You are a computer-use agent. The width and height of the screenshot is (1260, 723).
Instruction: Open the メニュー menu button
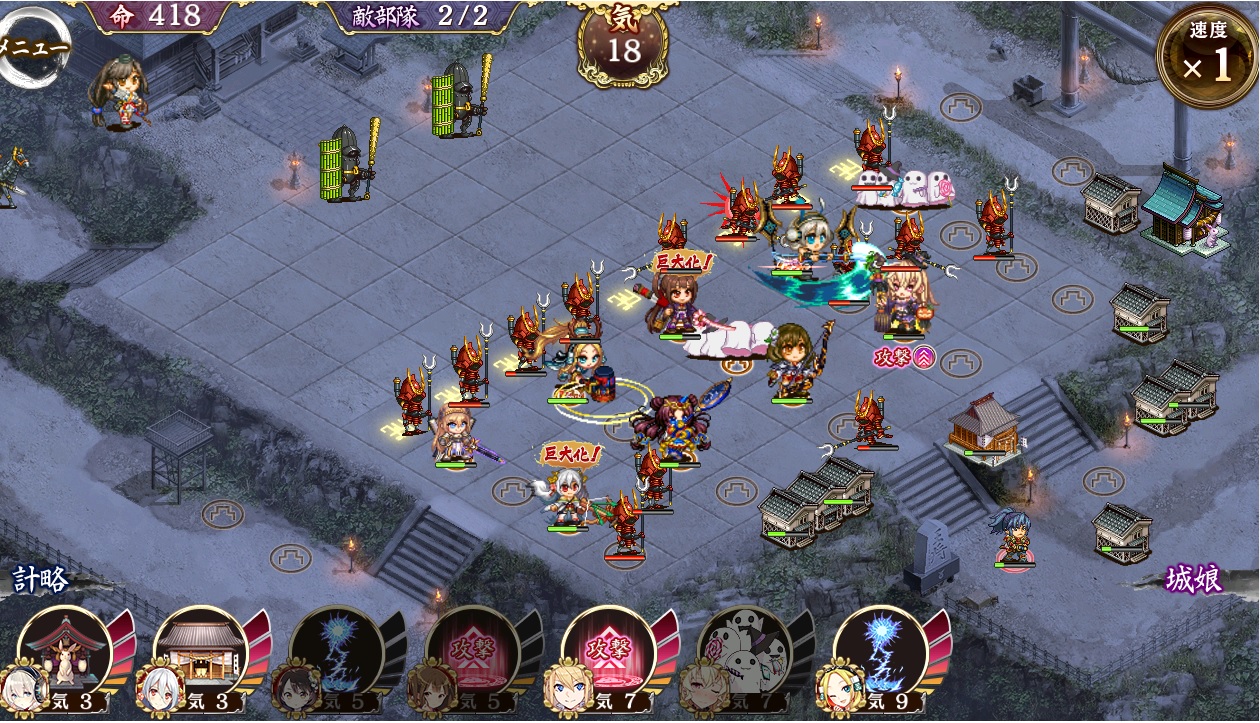[x=32, y=47]
